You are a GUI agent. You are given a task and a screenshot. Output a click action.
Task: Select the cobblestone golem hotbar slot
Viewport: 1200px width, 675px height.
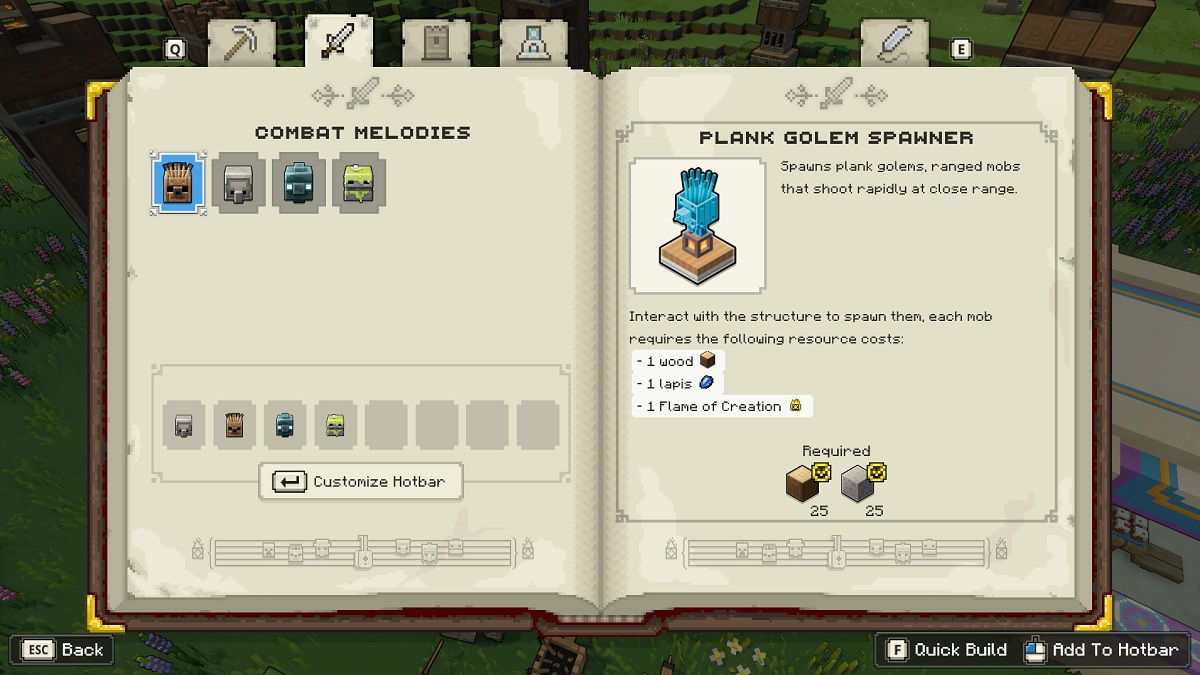[184, 426]
